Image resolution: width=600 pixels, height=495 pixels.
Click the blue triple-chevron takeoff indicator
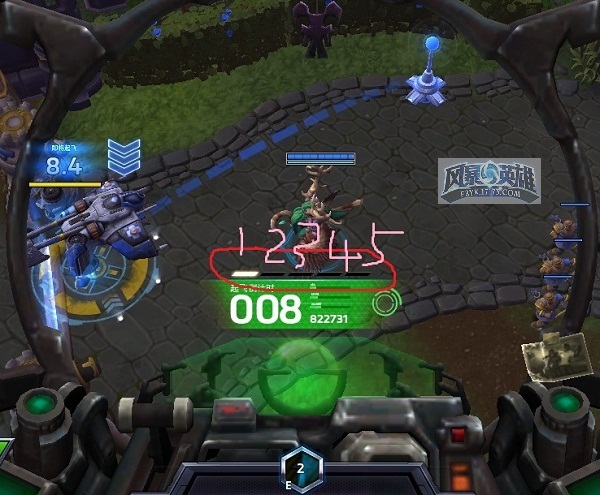(124, 159)
